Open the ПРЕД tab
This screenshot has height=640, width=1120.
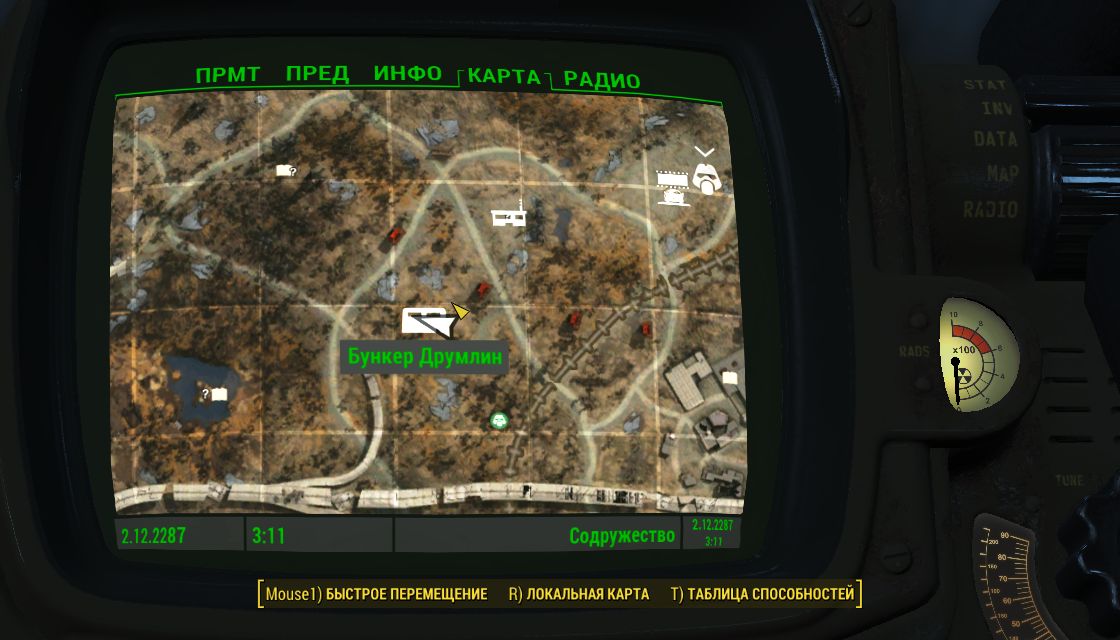pyautogui.click(x=317, y=75)
